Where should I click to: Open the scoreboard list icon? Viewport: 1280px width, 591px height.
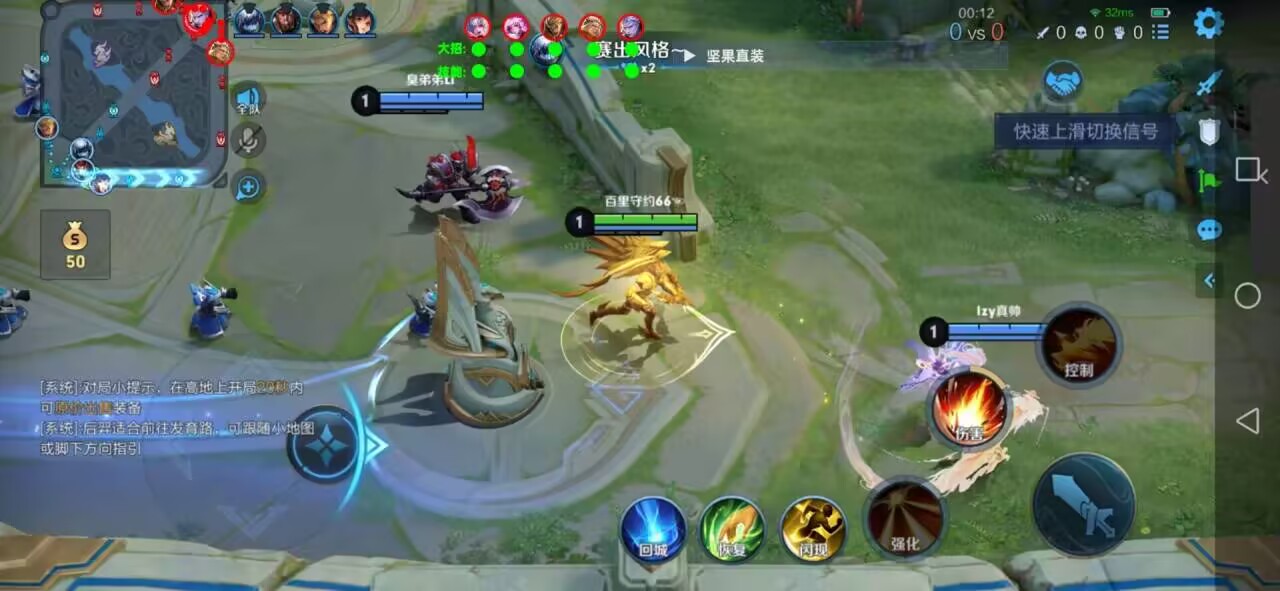click(x=1160, y=33)
